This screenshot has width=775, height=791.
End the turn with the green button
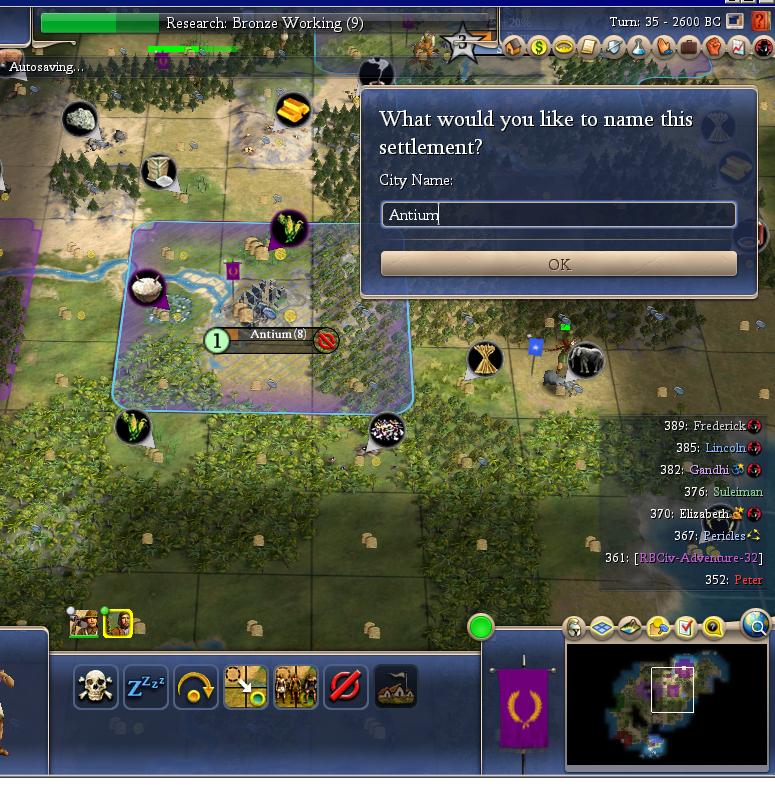pyautogui.click(x=481, y=627)
